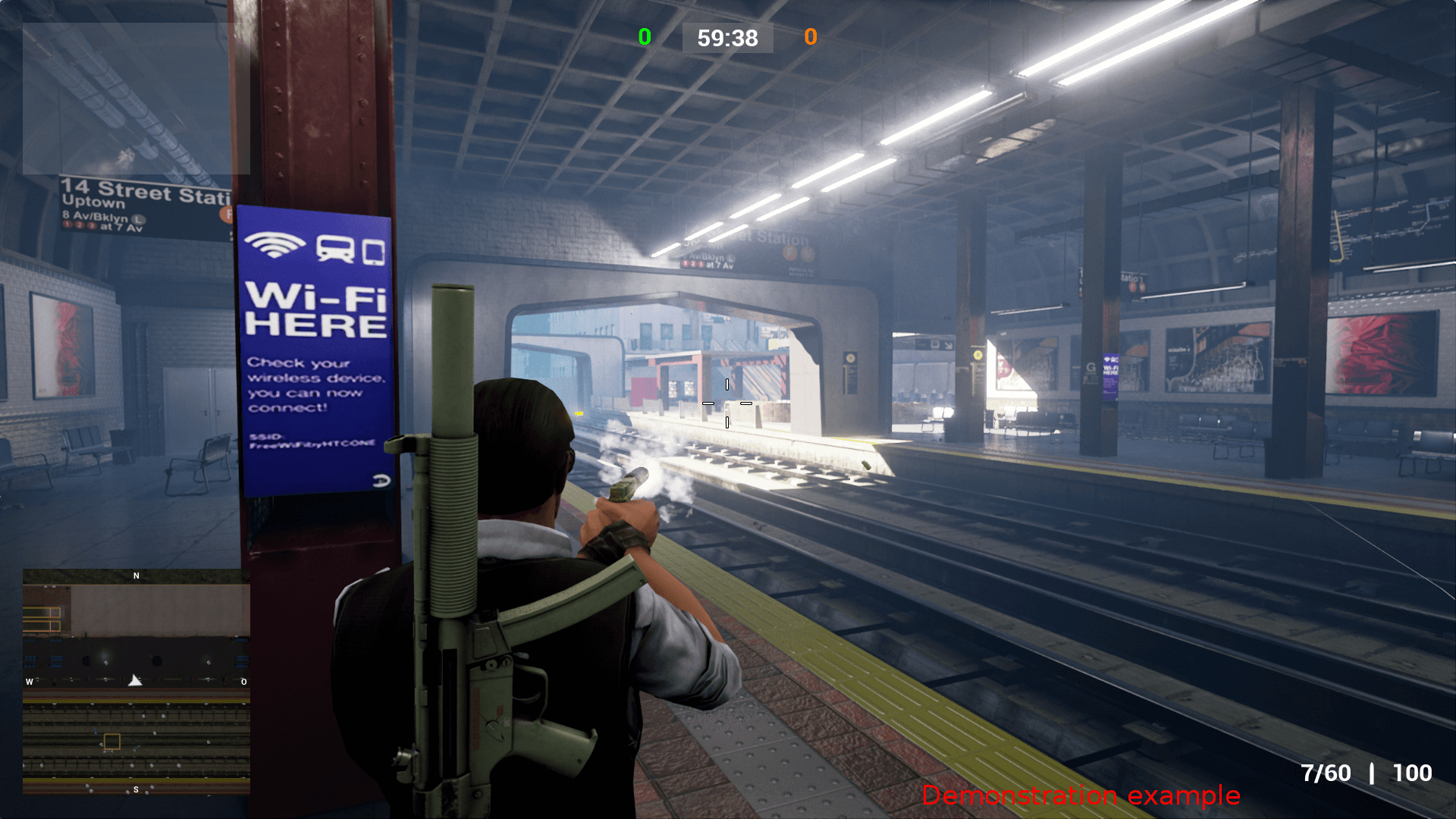This screenshot has width=1456, height=819.
Task: Expand the match timer showing 59:38
Action: [x=727, y=39]
